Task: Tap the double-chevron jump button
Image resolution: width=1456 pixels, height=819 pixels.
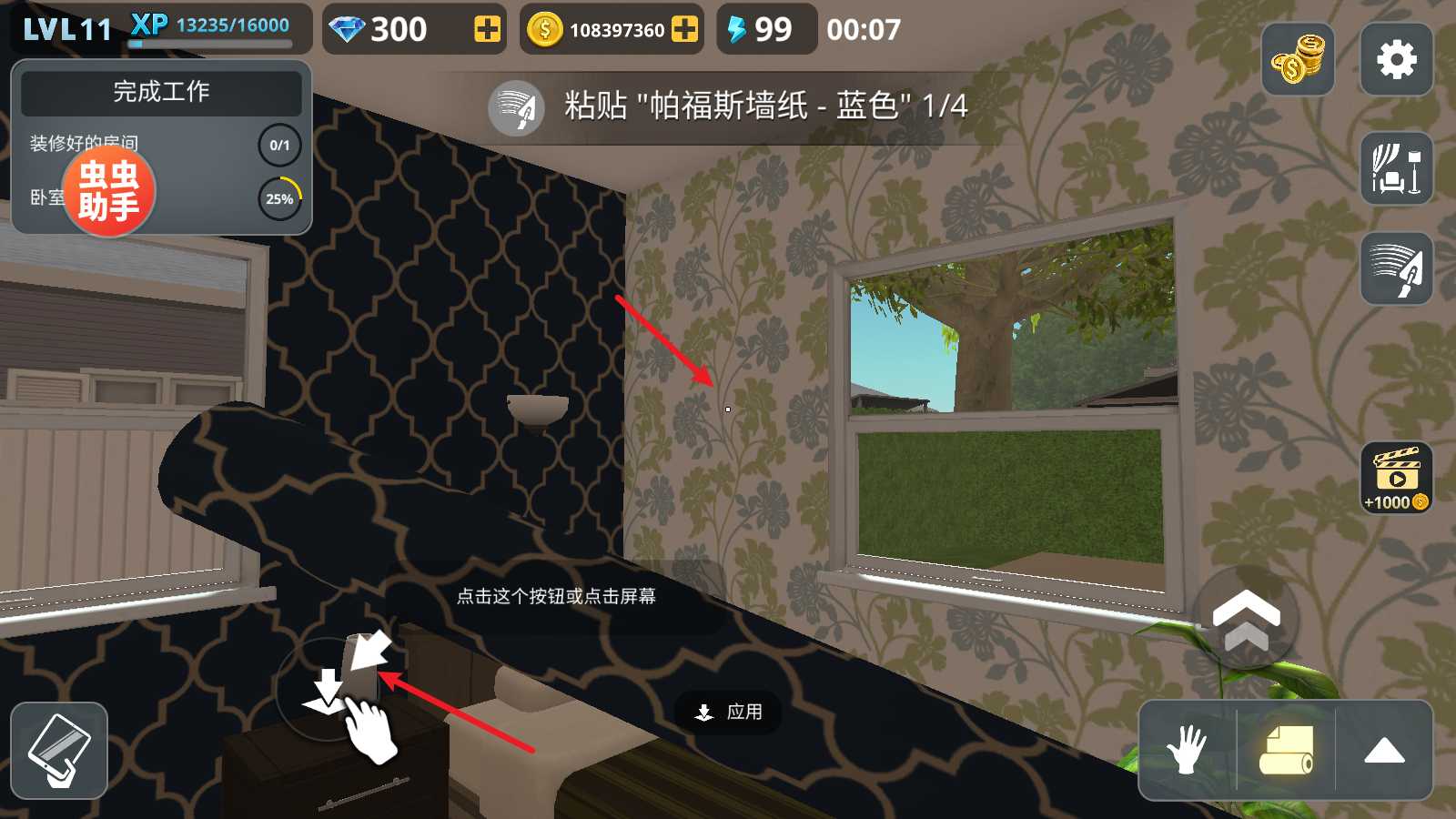Action: (1246, 619)
